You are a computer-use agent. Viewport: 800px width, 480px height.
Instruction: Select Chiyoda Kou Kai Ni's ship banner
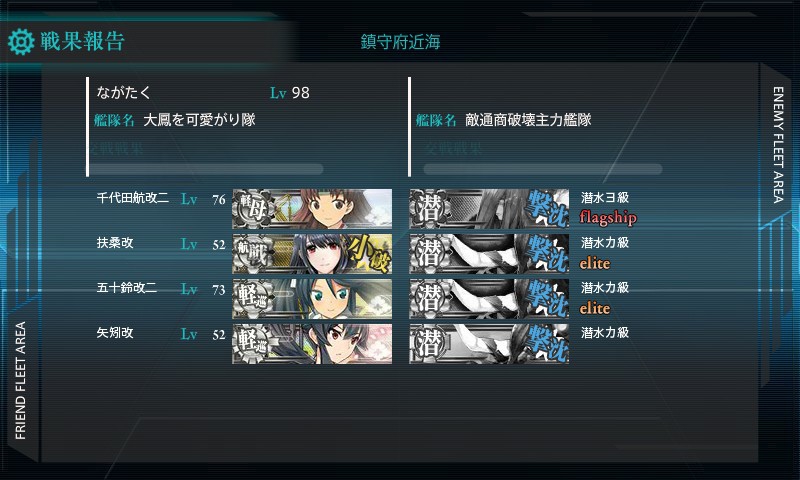312,208
